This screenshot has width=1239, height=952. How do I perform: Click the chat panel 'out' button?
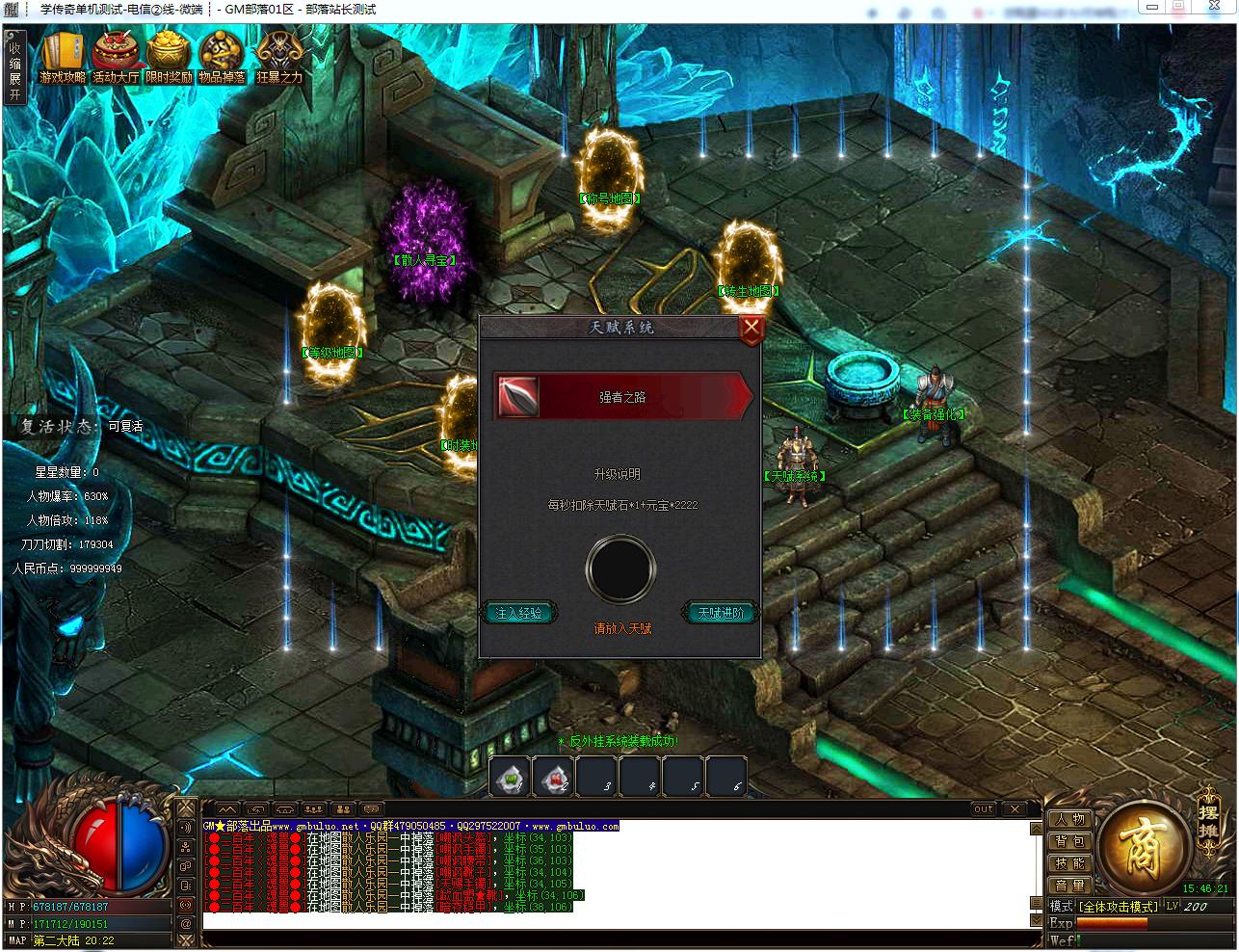coord(983,809)
